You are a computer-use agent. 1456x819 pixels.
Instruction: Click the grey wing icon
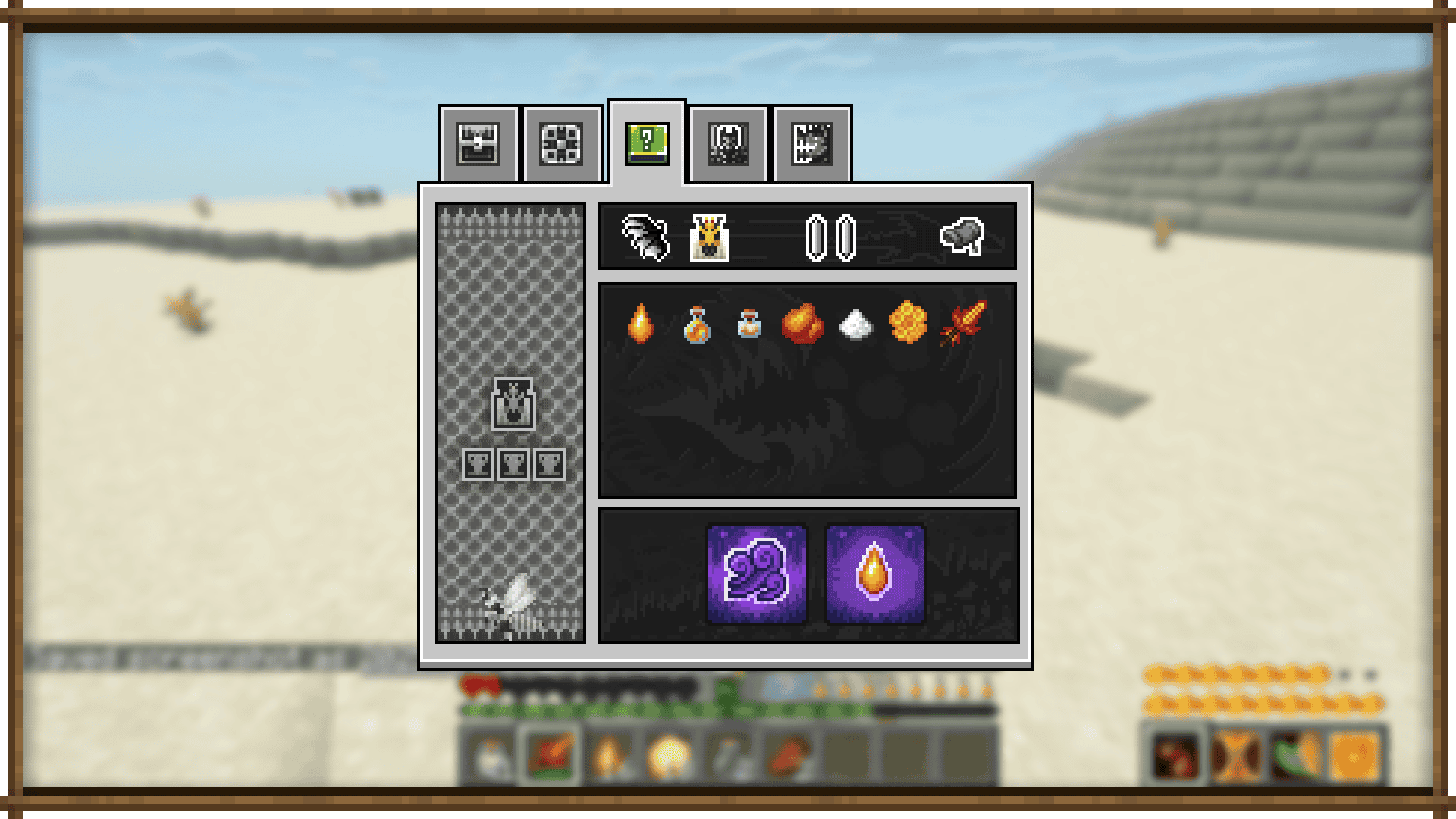(x=645, y=237)
